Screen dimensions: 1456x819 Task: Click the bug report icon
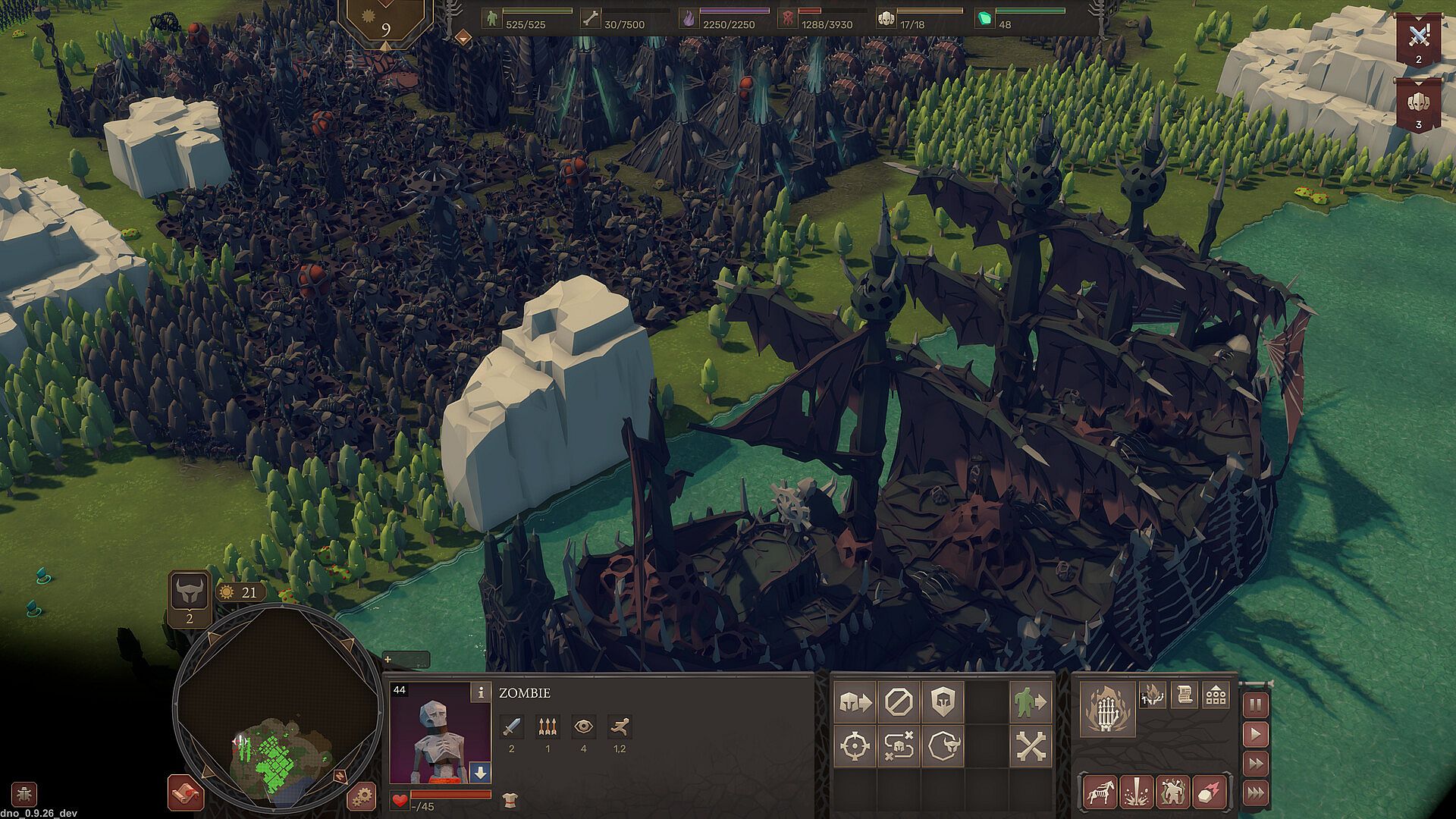tap(24, 794)
